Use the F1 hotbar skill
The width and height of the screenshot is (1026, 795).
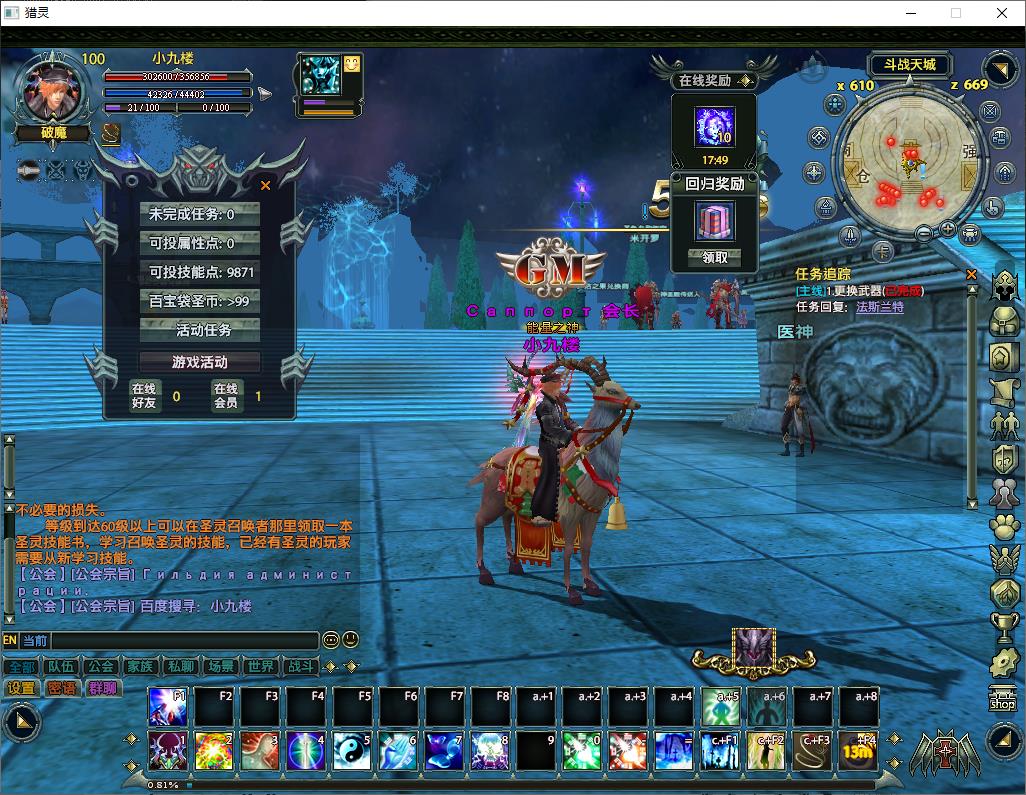(x=167, y=707)
